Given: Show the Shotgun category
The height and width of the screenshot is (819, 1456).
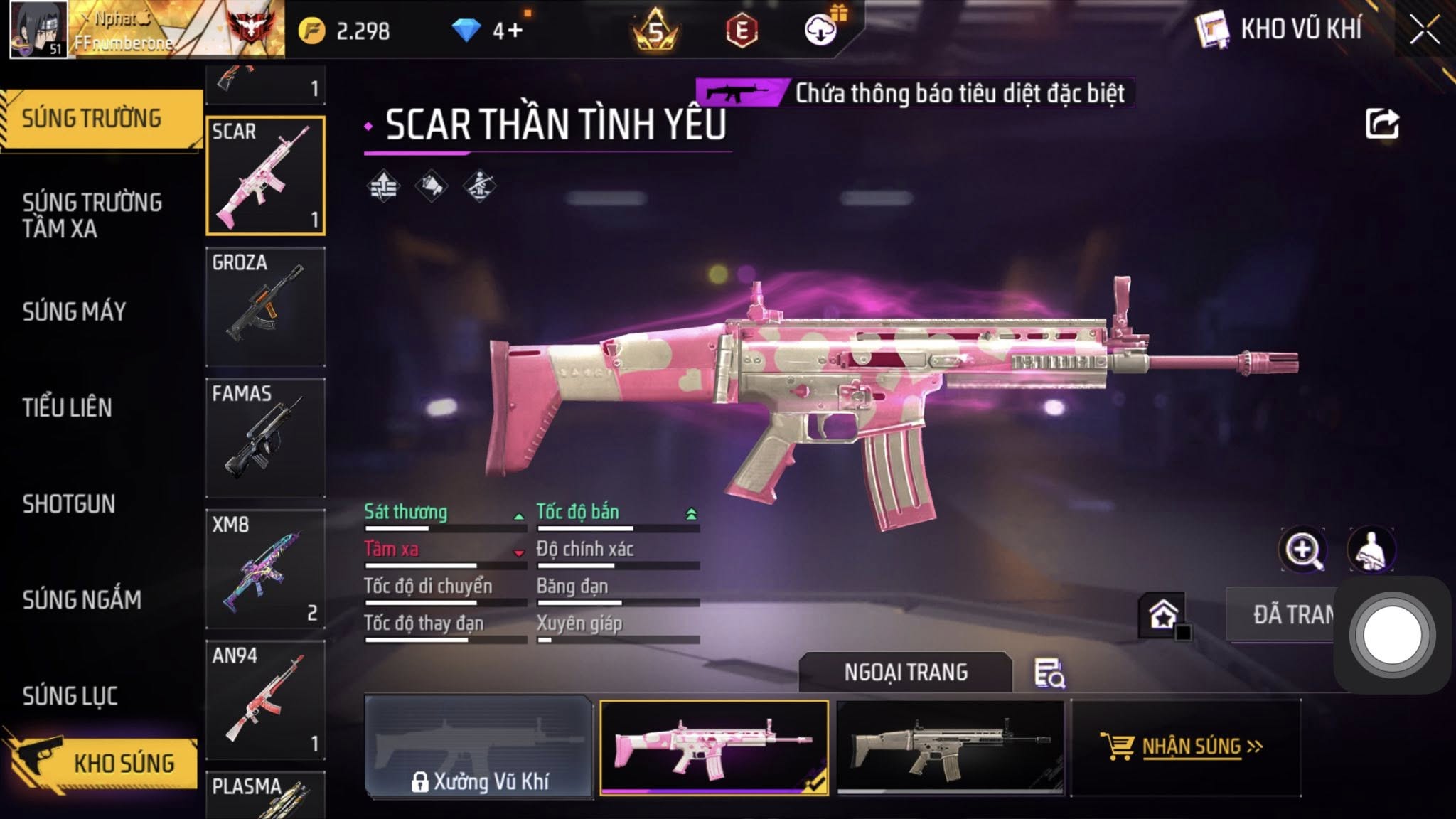Looking at the screenshot, I should [x=68, y=504].
